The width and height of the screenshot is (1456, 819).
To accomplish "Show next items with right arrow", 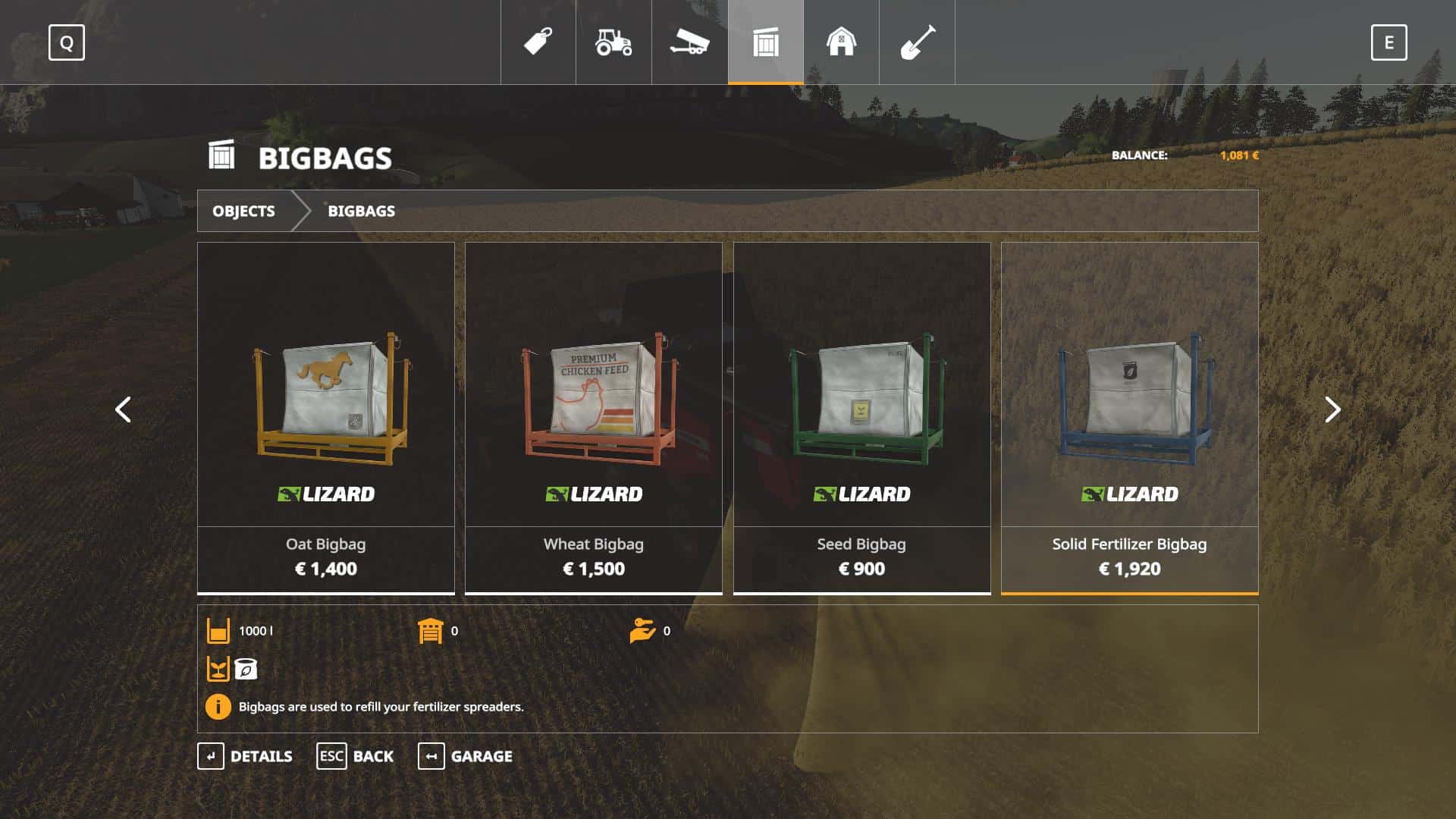I will pyautogui.click(x=1332, y=409).
